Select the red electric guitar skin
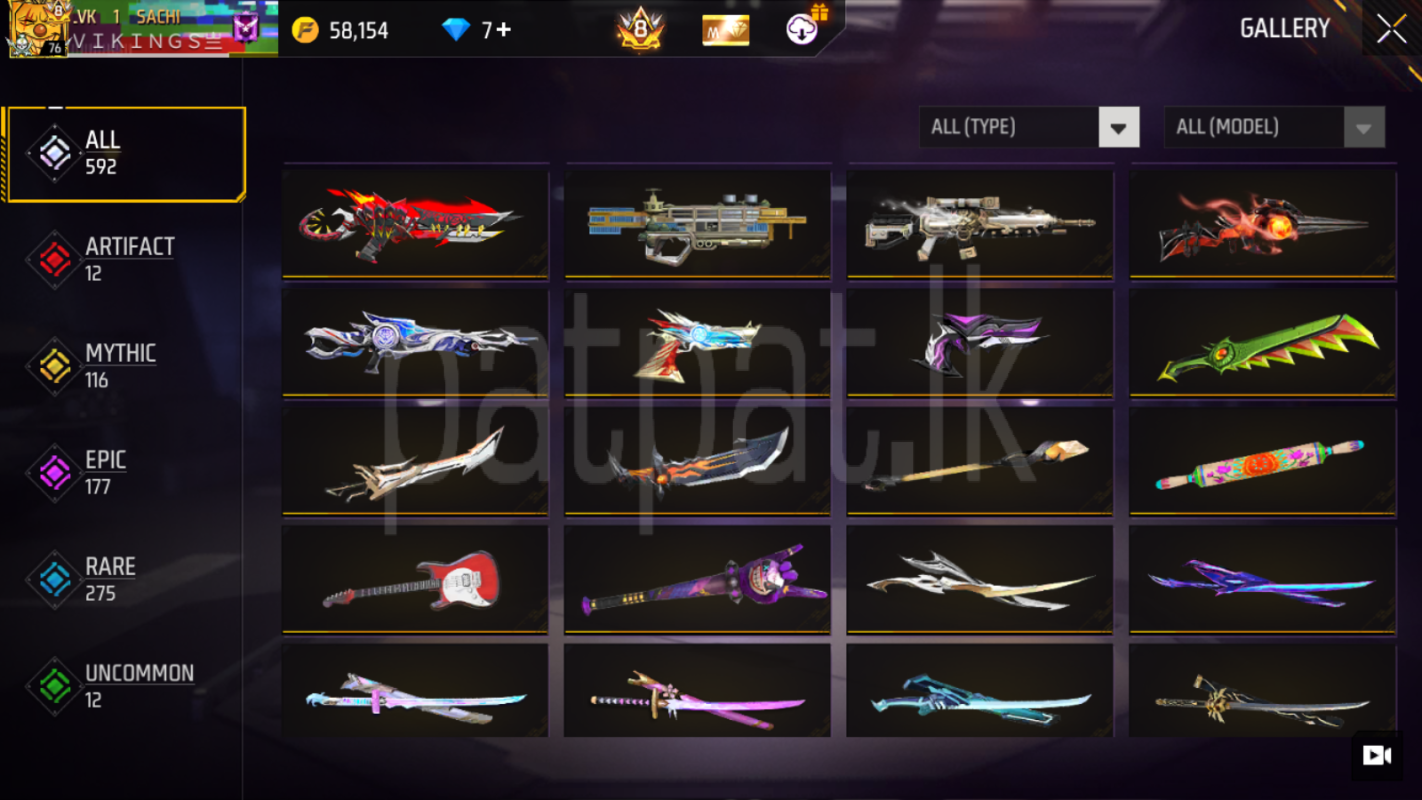The image size is (1422, 800). (415, 579)
